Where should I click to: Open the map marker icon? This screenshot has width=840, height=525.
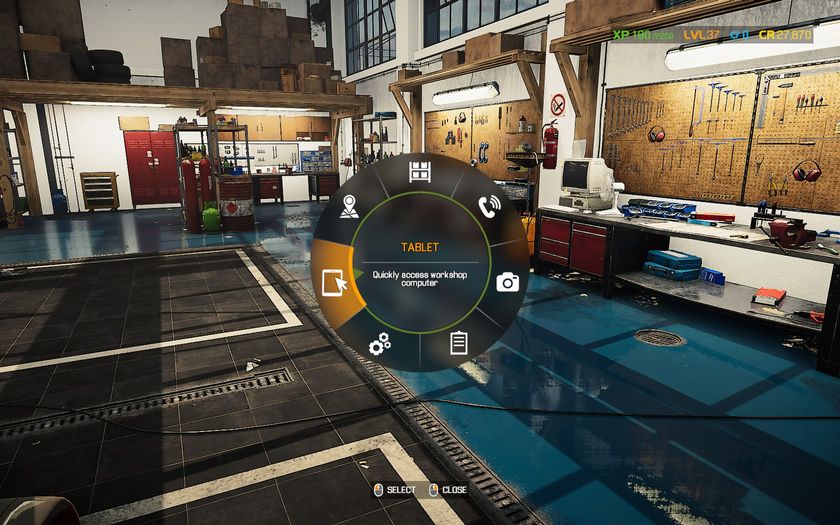coord(348,207)
